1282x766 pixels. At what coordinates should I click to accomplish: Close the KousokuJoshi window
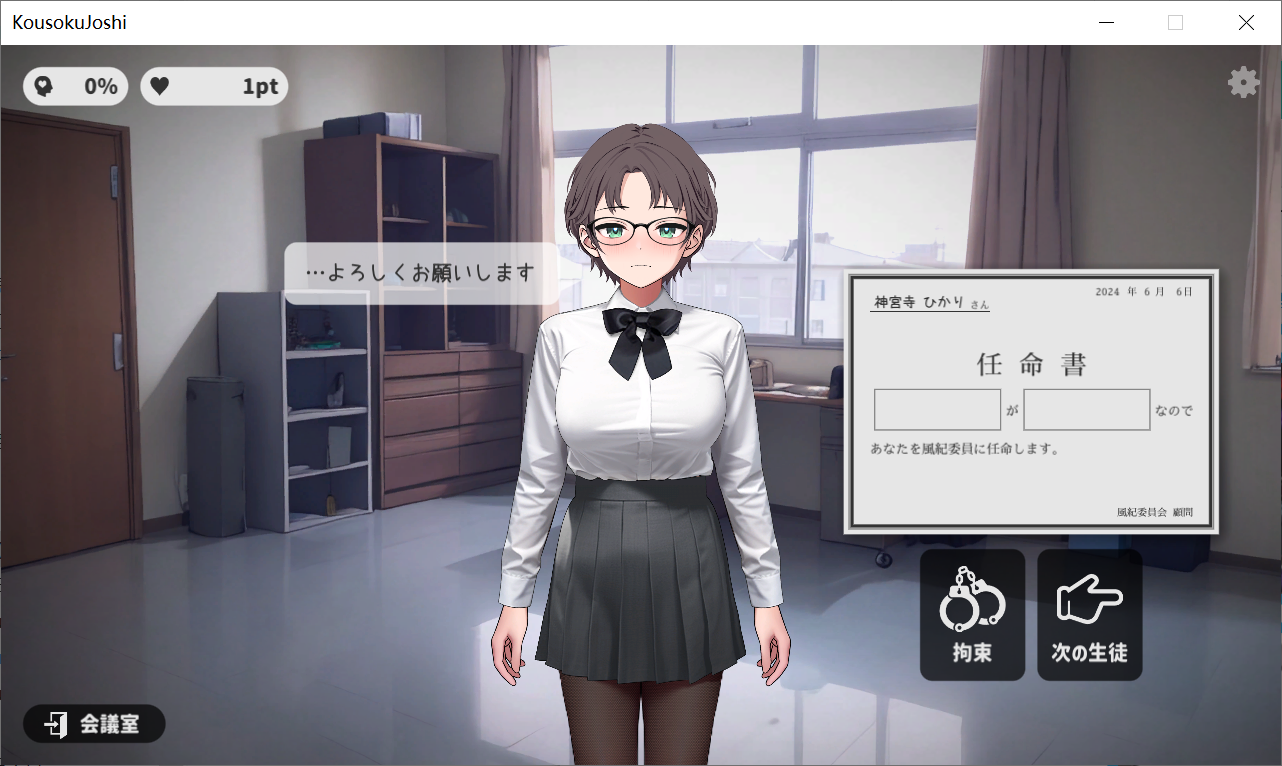pyautogui.click(x=1246, y=23)
